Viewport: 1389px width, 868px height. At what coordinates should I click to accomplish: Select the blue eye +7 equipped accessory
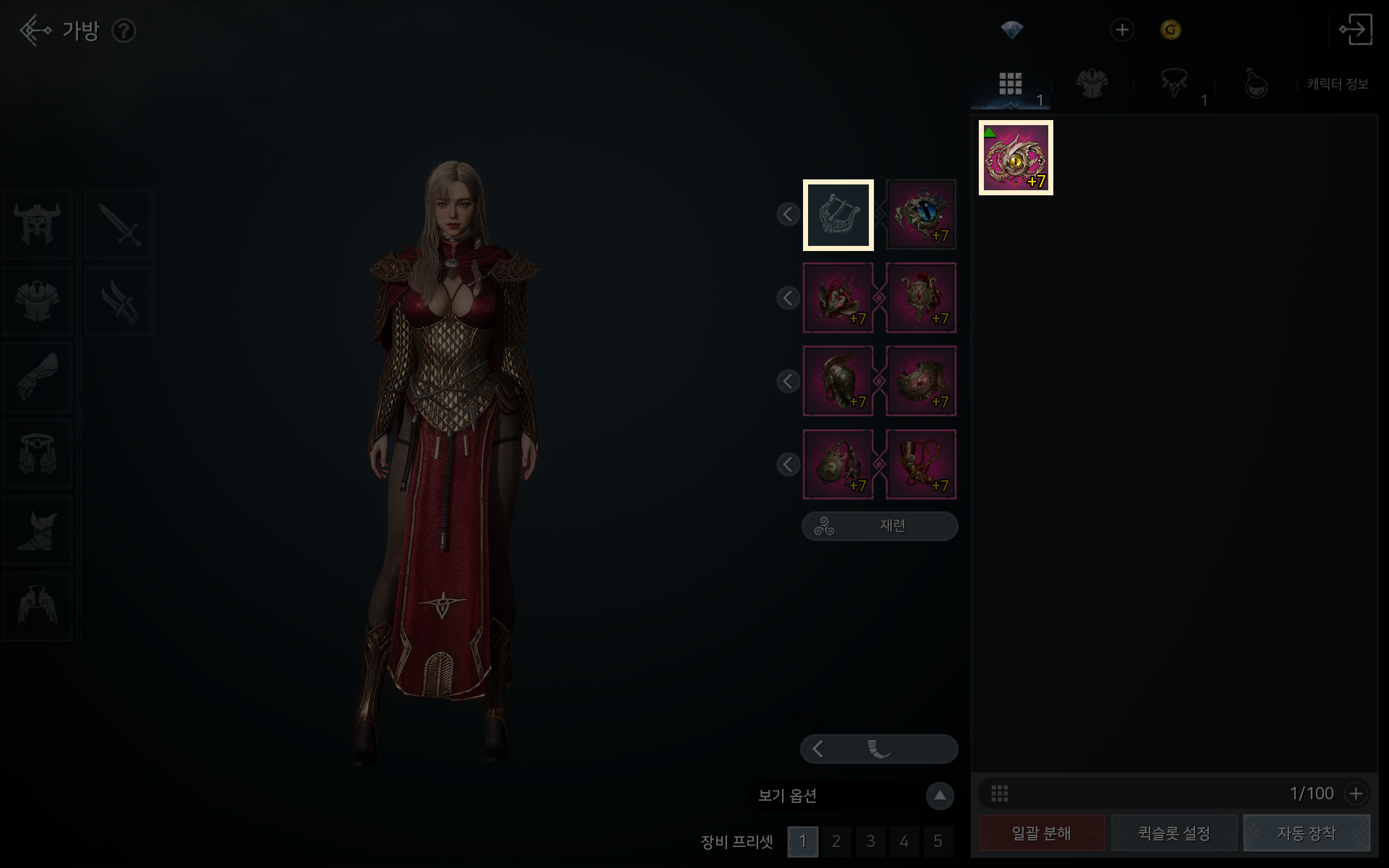pyautogui.click(x=921, y=215)
